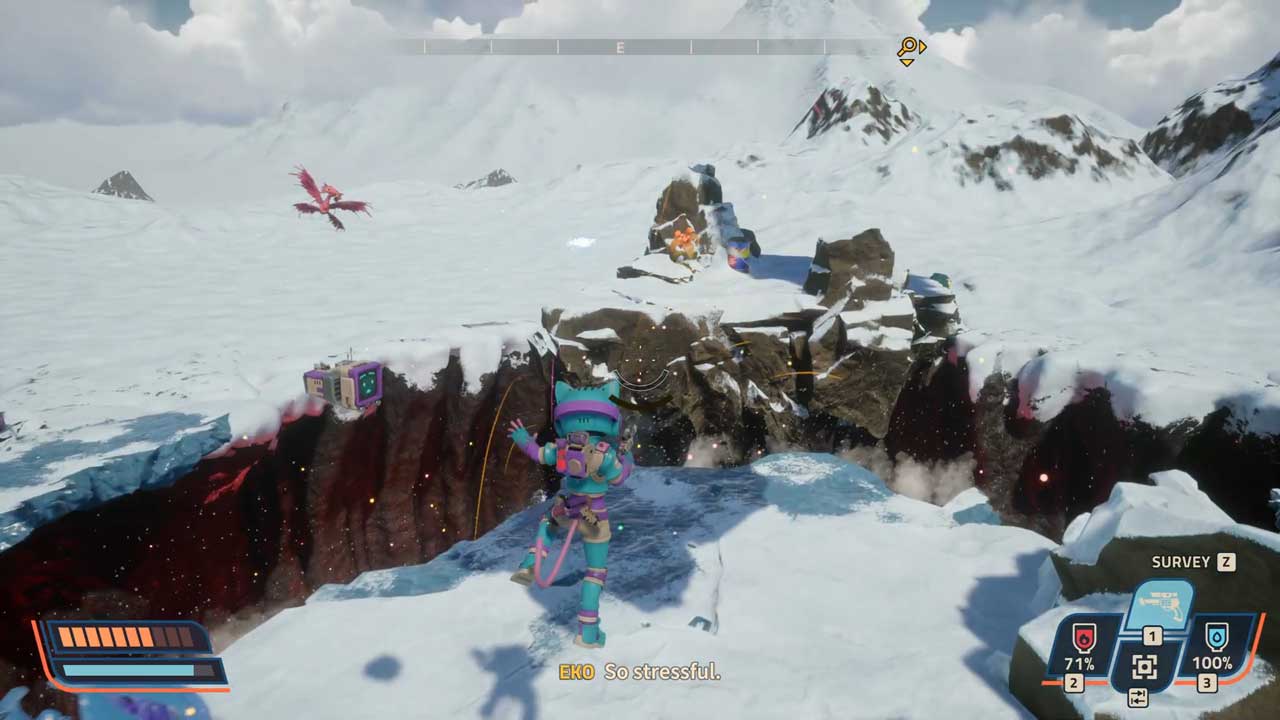Image resolution: width=1280 pixels, height=720 pixels.
Task: Click the compass bar heading strip
Action: [640, 47]
